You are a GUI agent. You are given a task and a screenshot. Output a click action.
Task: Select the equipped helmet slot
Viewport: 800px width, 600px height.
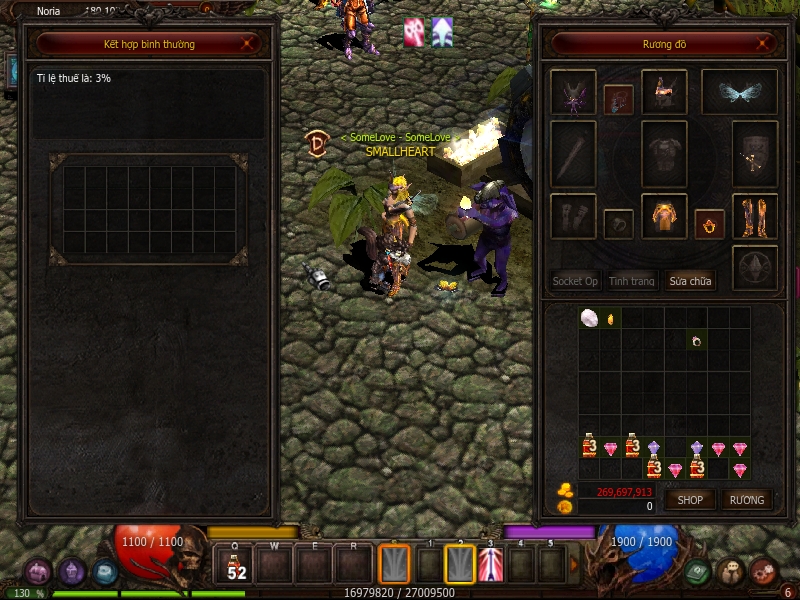(x=663, y=92)
